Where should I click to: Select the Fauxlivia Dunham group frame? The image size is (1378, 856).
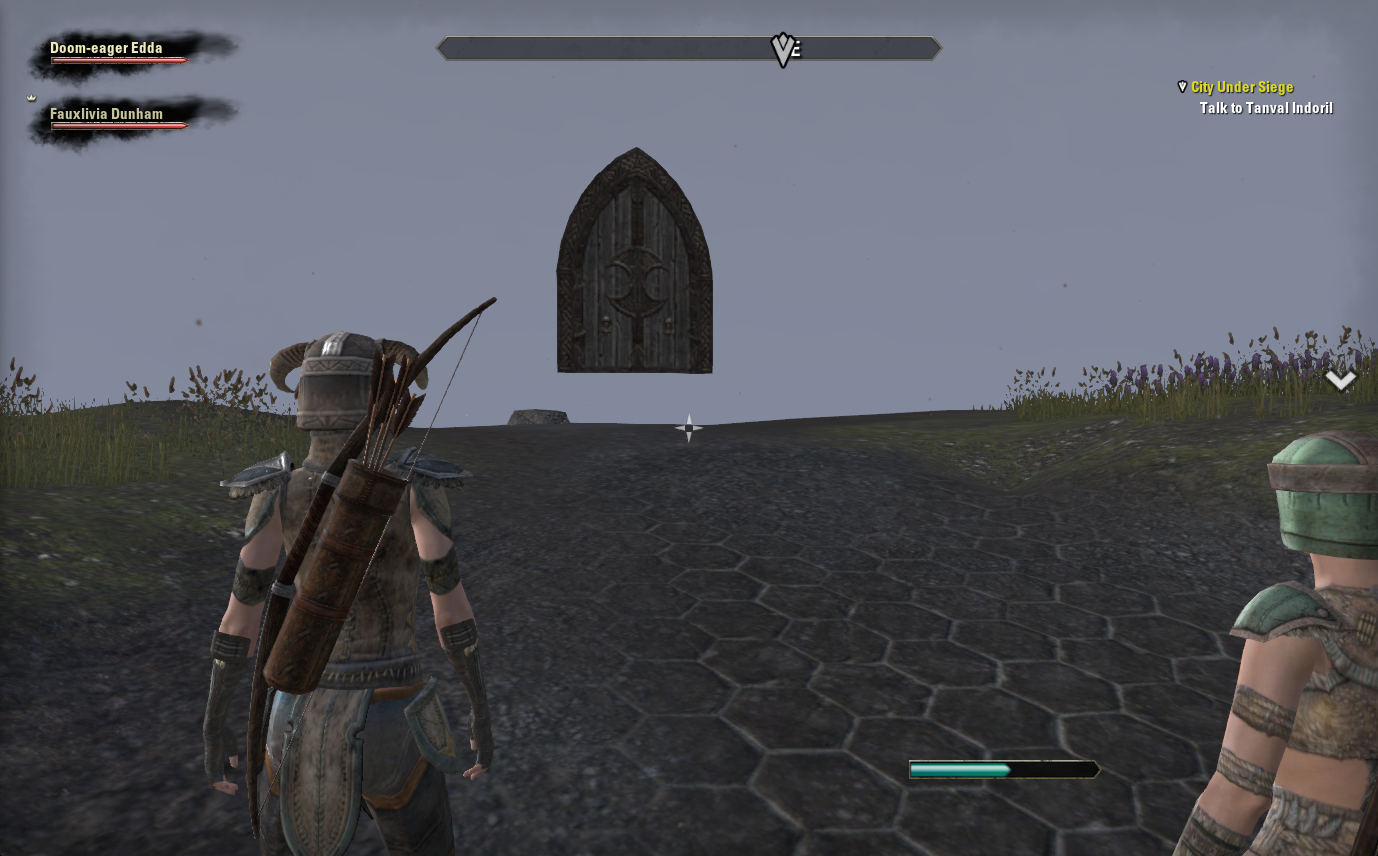coord(118,118)
